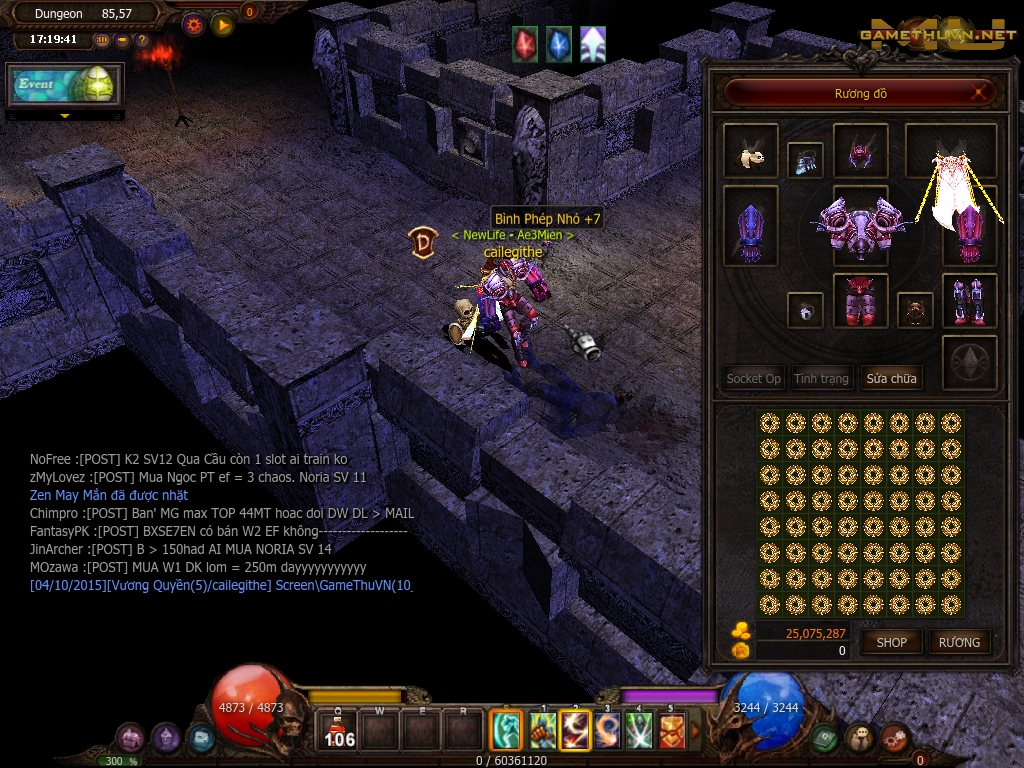1024x768 pixels.
Task: Select the equipped pet slot
Action: click(x=750, y=151)
